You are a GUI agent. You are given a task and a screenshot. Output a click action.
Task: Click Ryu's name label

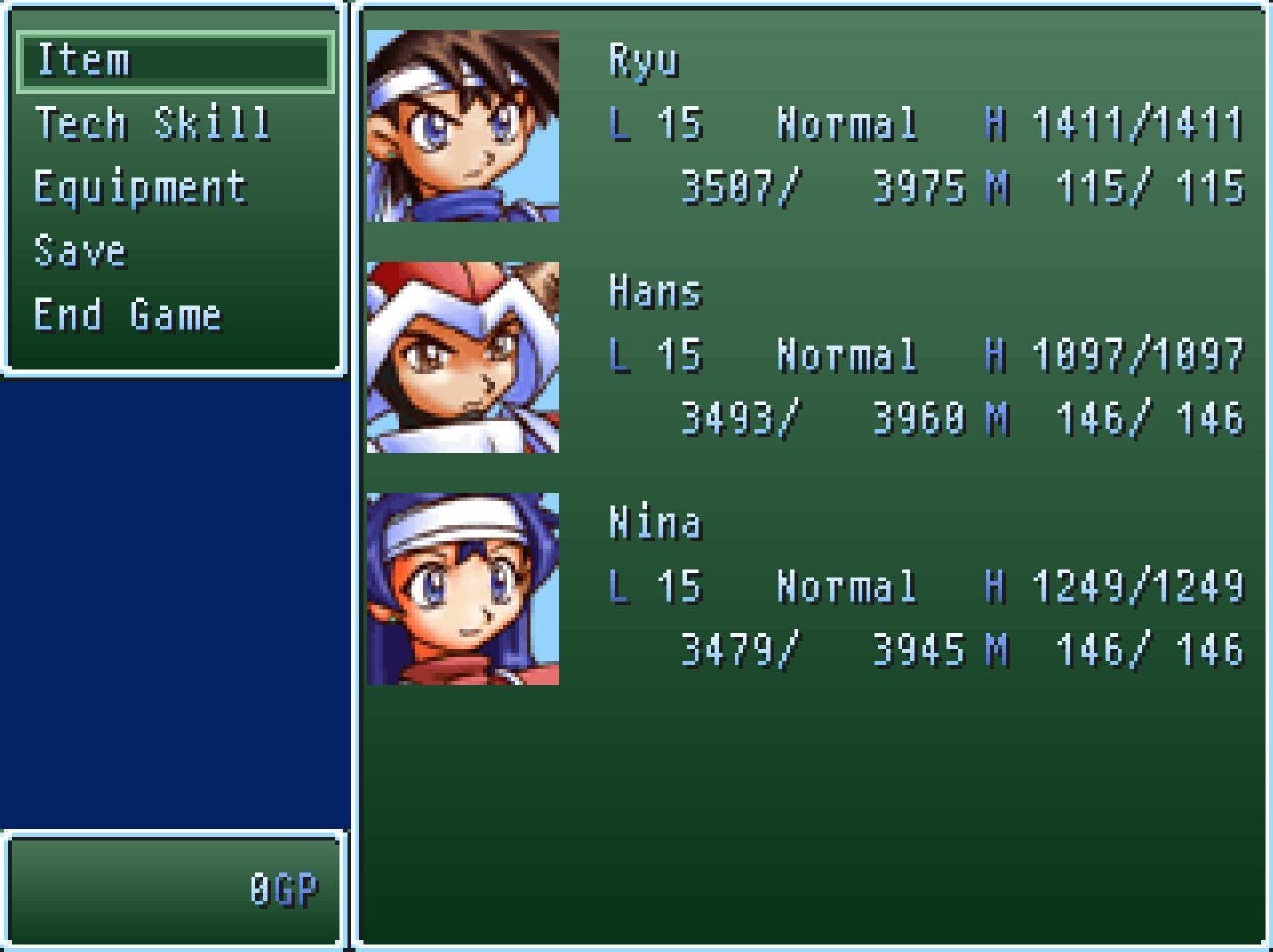[x=643, y=60]
